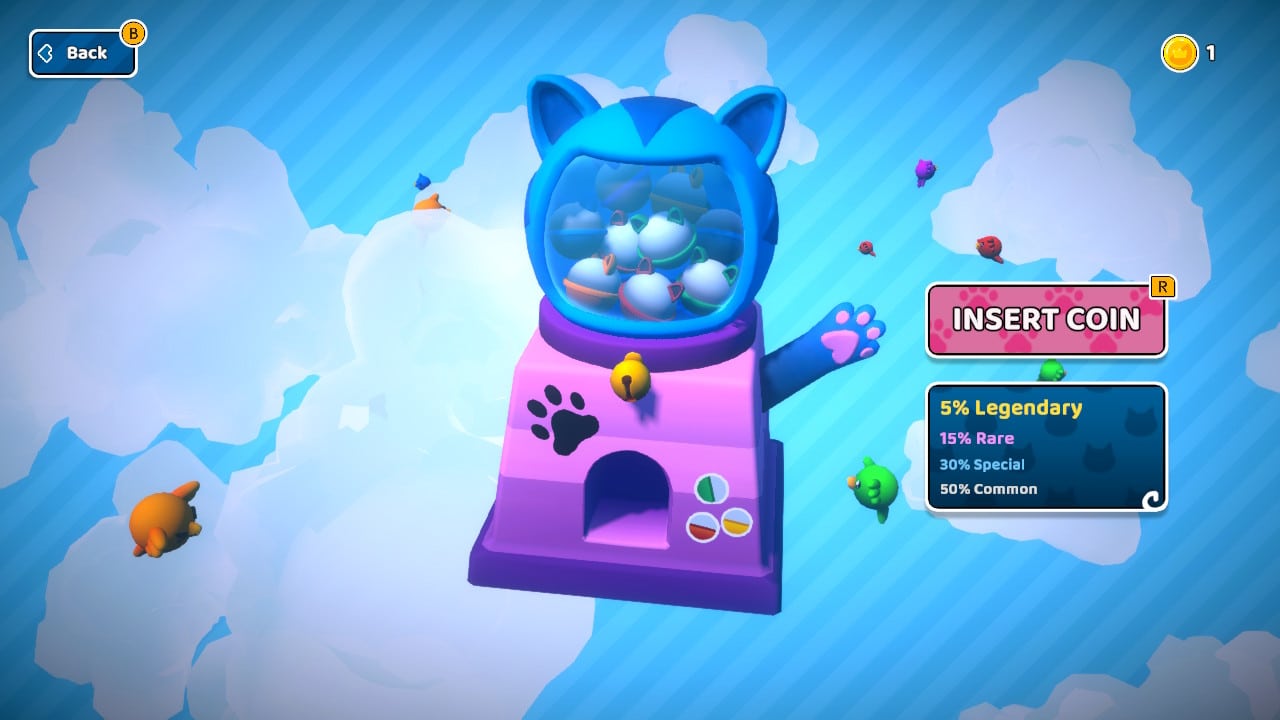This screenshot has width=1280, height=720.
Task: Click the yellow B prompt on the Back button
Action: [x=133, y=33]
